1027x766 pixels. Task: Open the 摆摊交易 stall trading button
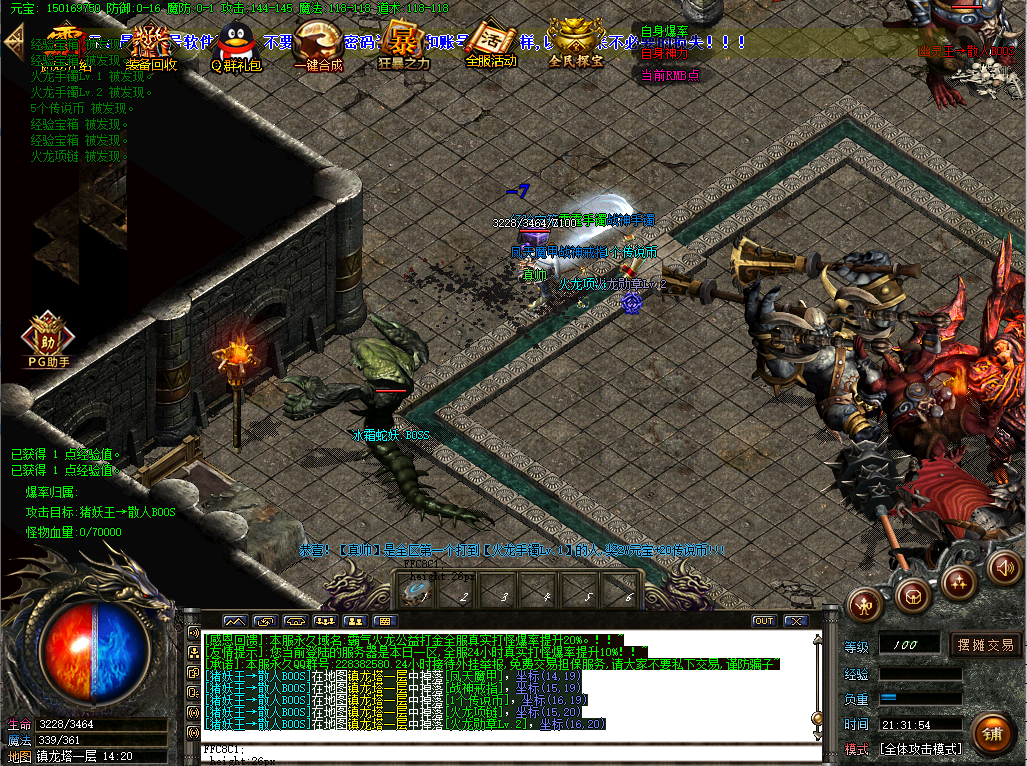pos(985,645)
